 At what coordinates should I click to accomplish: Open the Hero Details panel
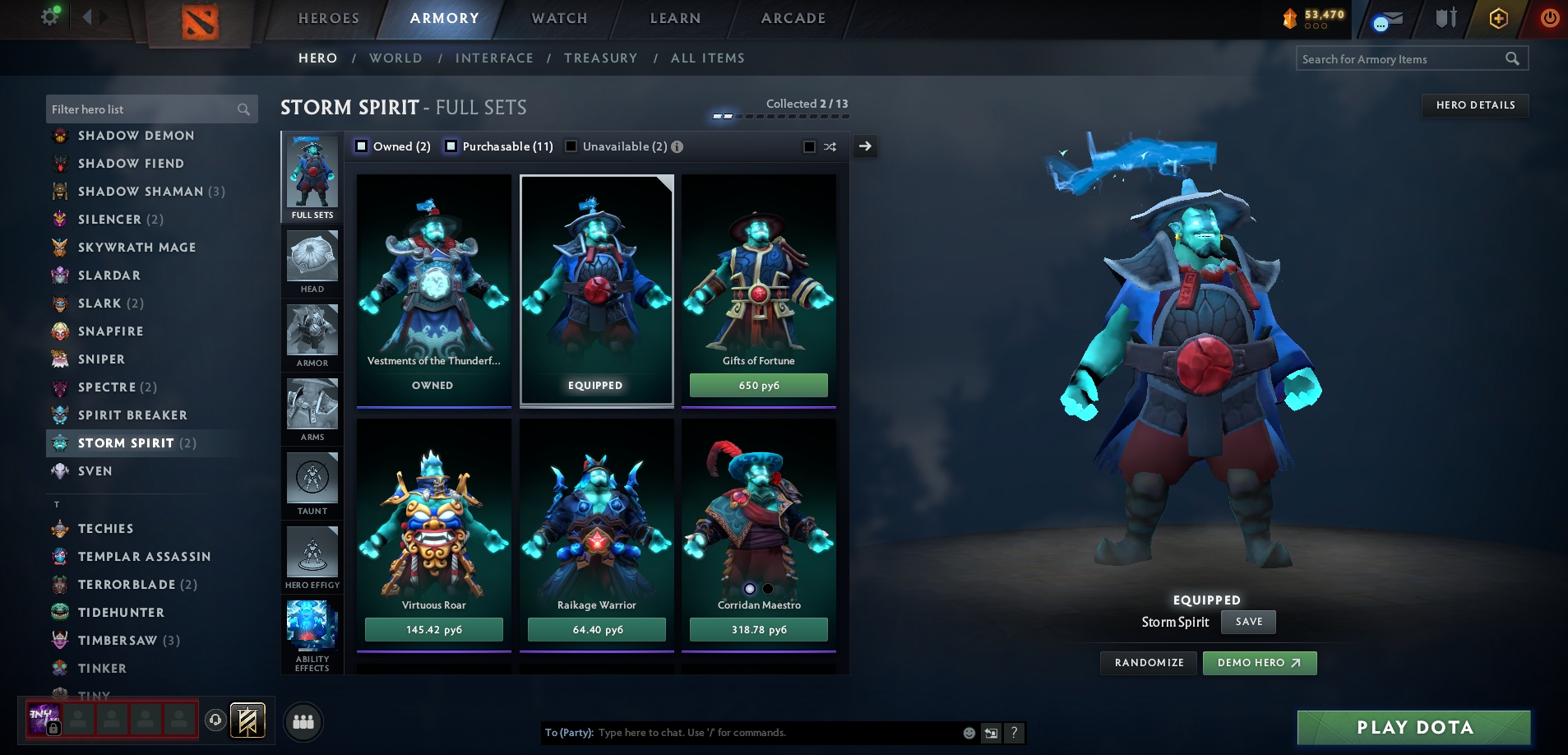pyautogui.click(x=1475, y=105)
